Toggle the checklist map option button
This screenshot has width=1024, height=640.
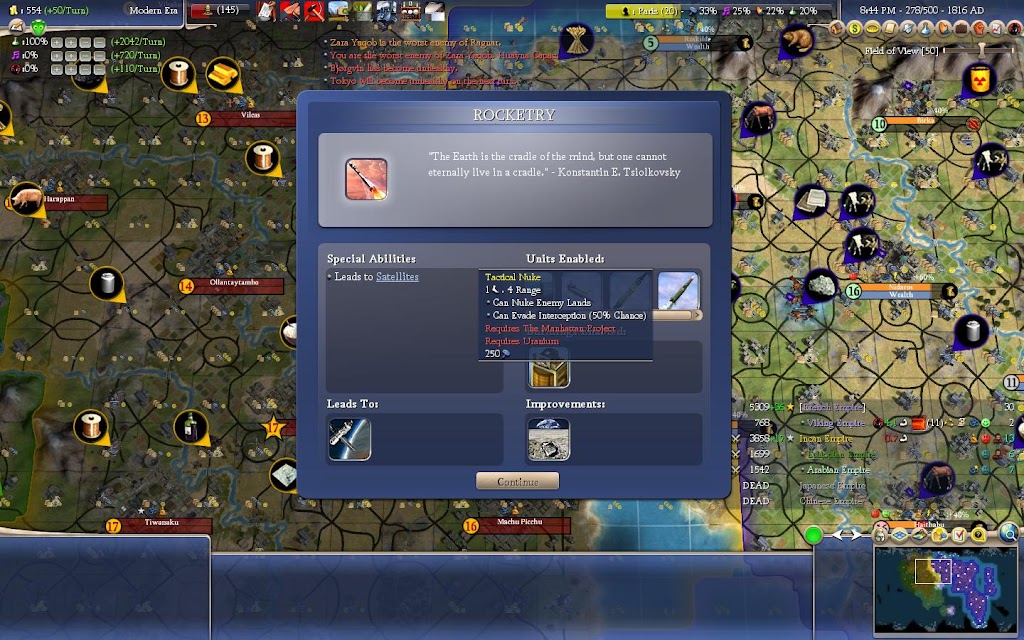coord(960,535)
